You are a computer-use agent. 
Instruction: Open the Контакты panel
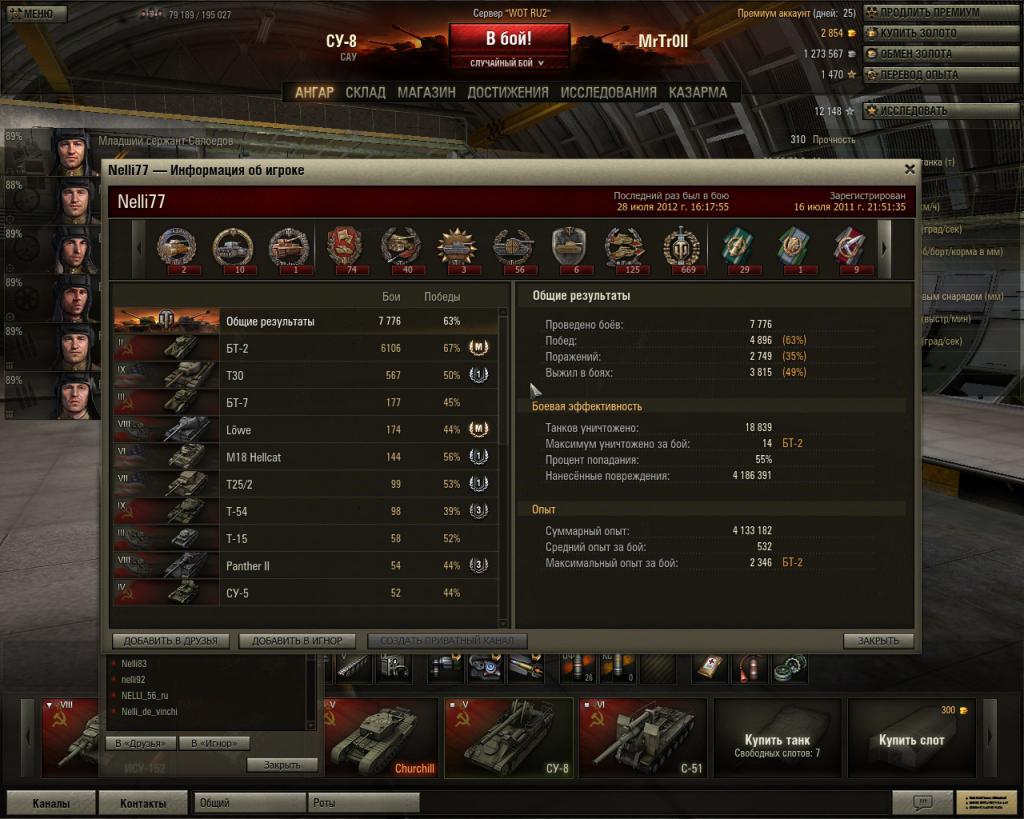coord(143,803)
